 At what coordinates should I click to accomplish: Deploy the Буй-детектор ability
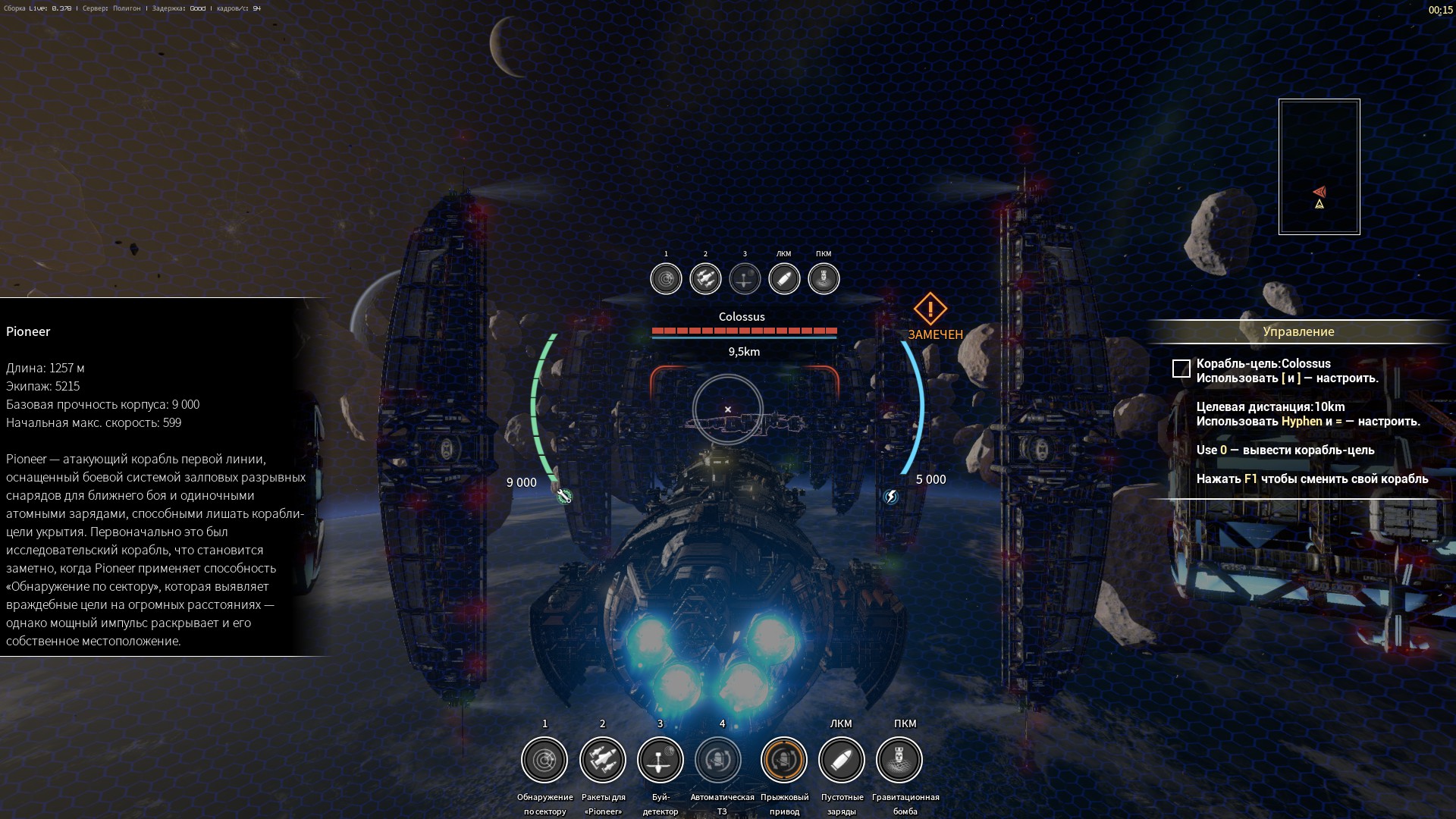pyautogui.click(x=661, y=760)
